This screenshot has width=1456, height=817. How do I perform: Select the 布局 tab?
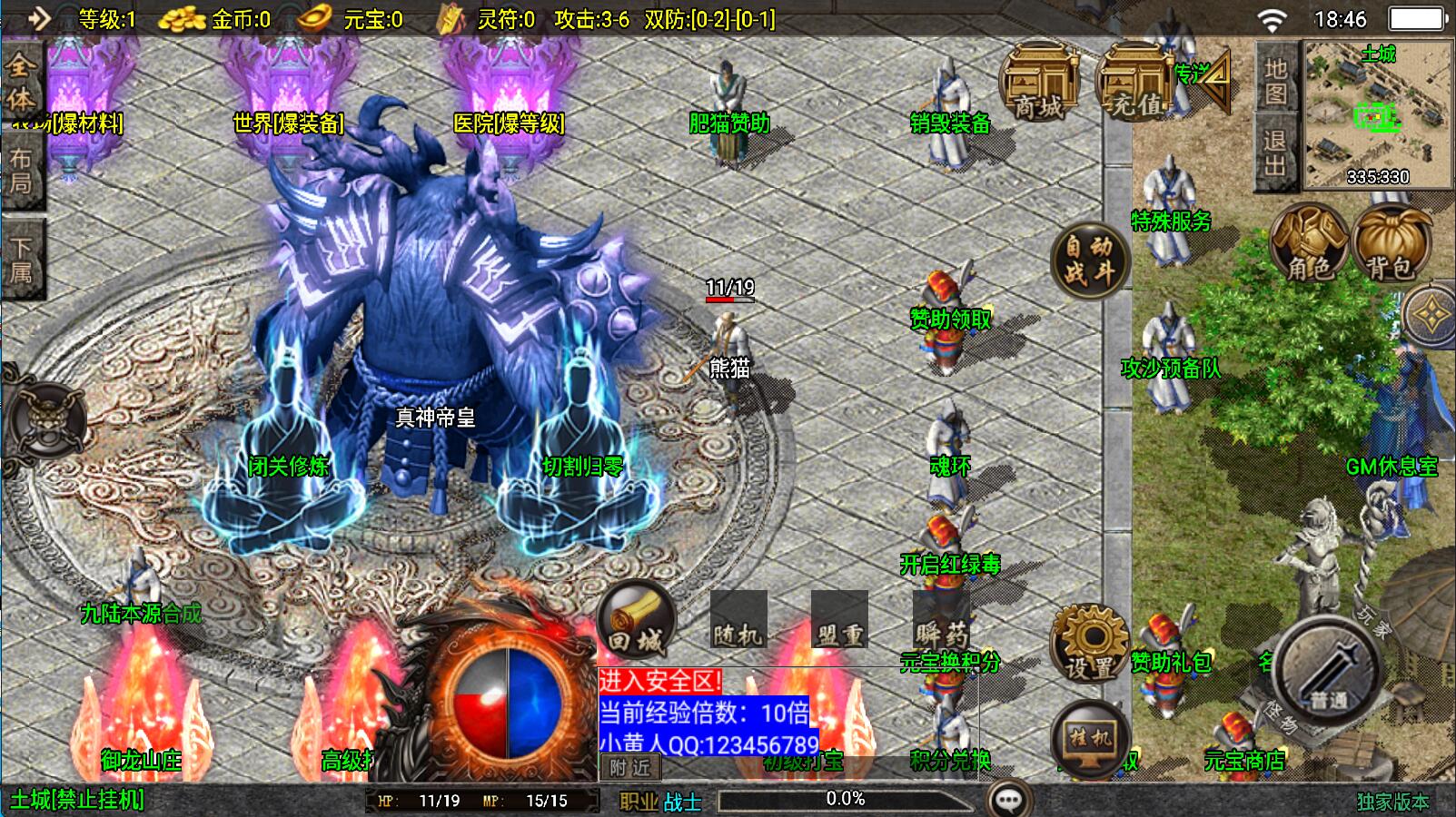coord(21,171)
